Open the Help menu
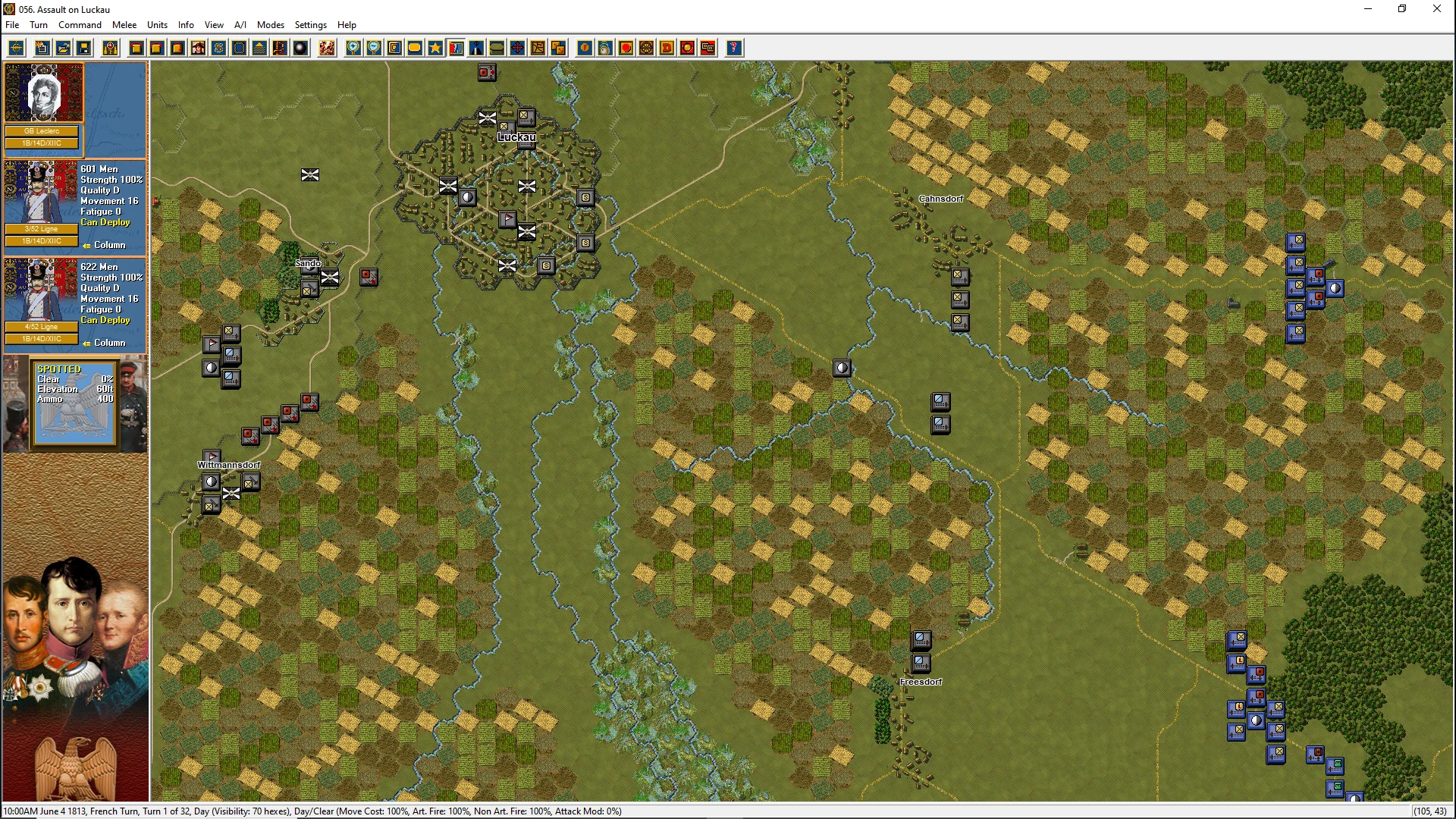This screenshot has width=1456, height=819. point(347,25)
